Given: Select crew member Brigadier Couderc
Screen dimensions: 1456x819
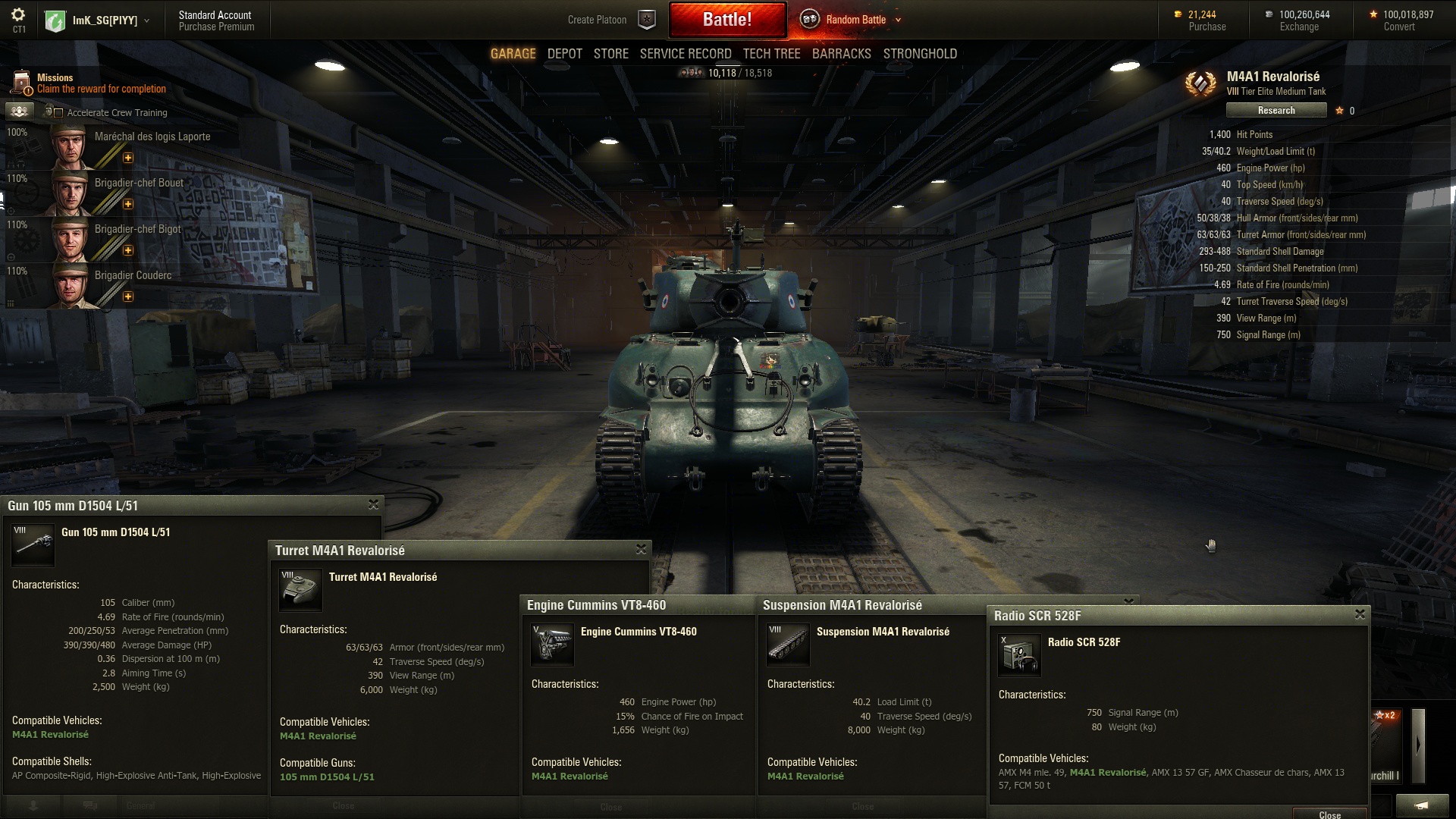Looking at the screenshot, I should (133, 276).
